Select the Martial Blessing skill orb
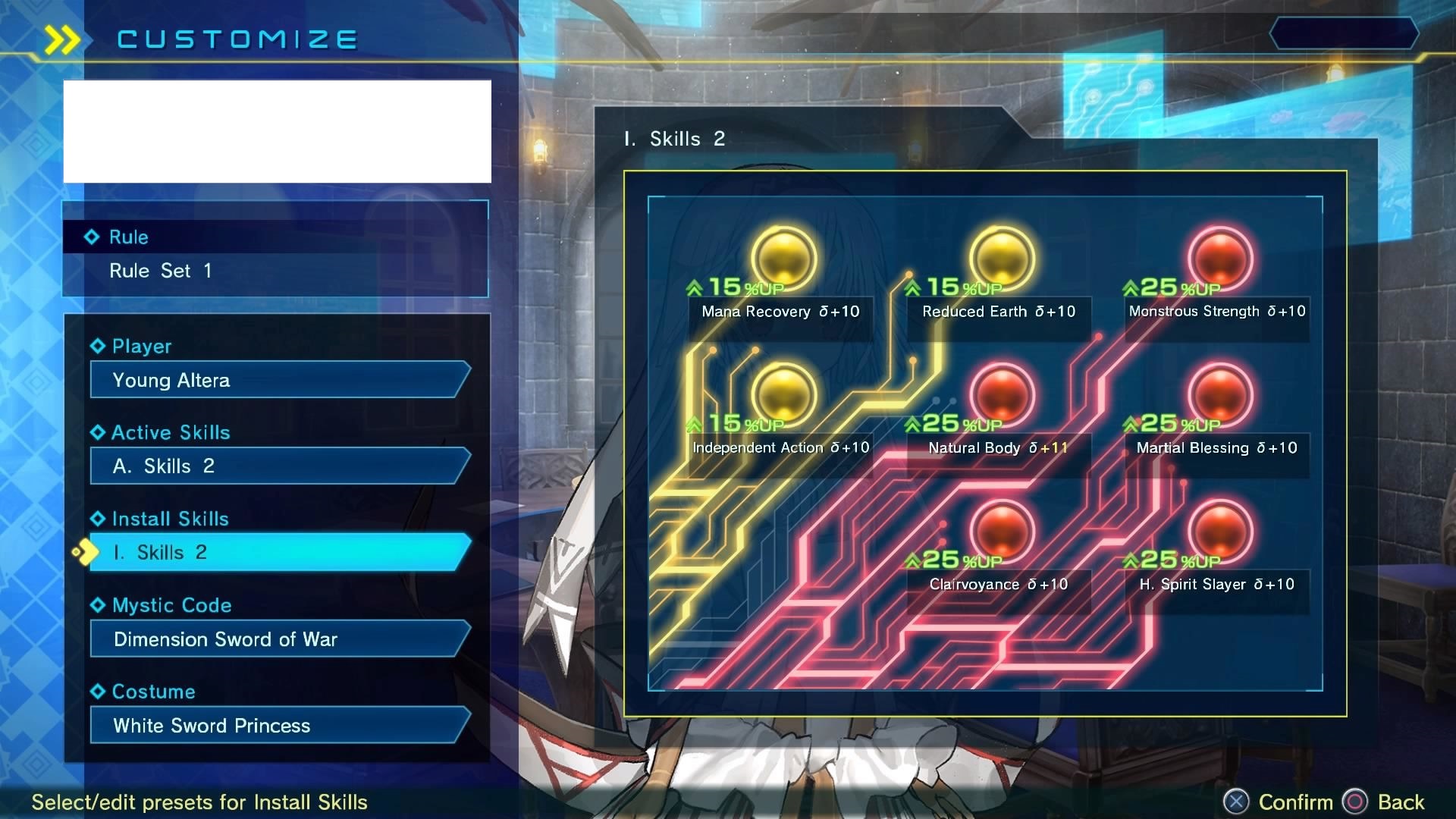The height and width of the screenshot is (819, 1456). point(1219,394)
